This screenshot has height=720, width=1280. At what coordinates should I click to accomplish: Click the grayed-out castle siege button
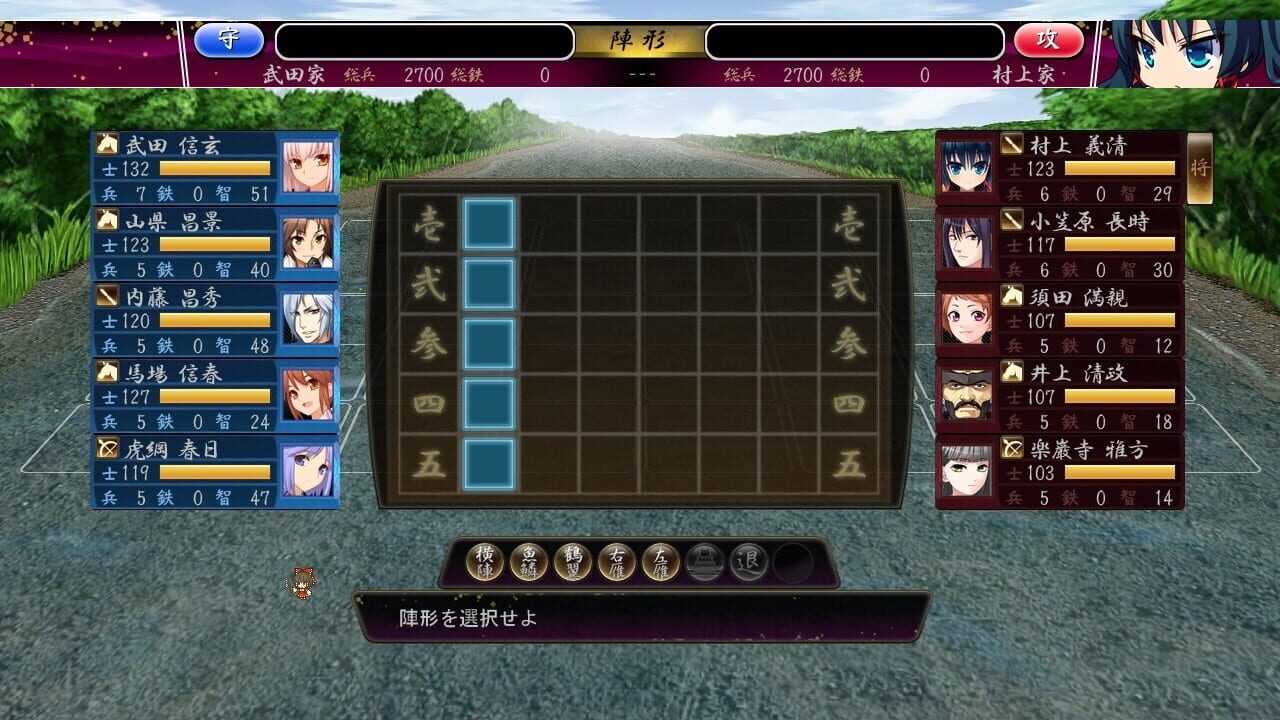pos(704,562)
